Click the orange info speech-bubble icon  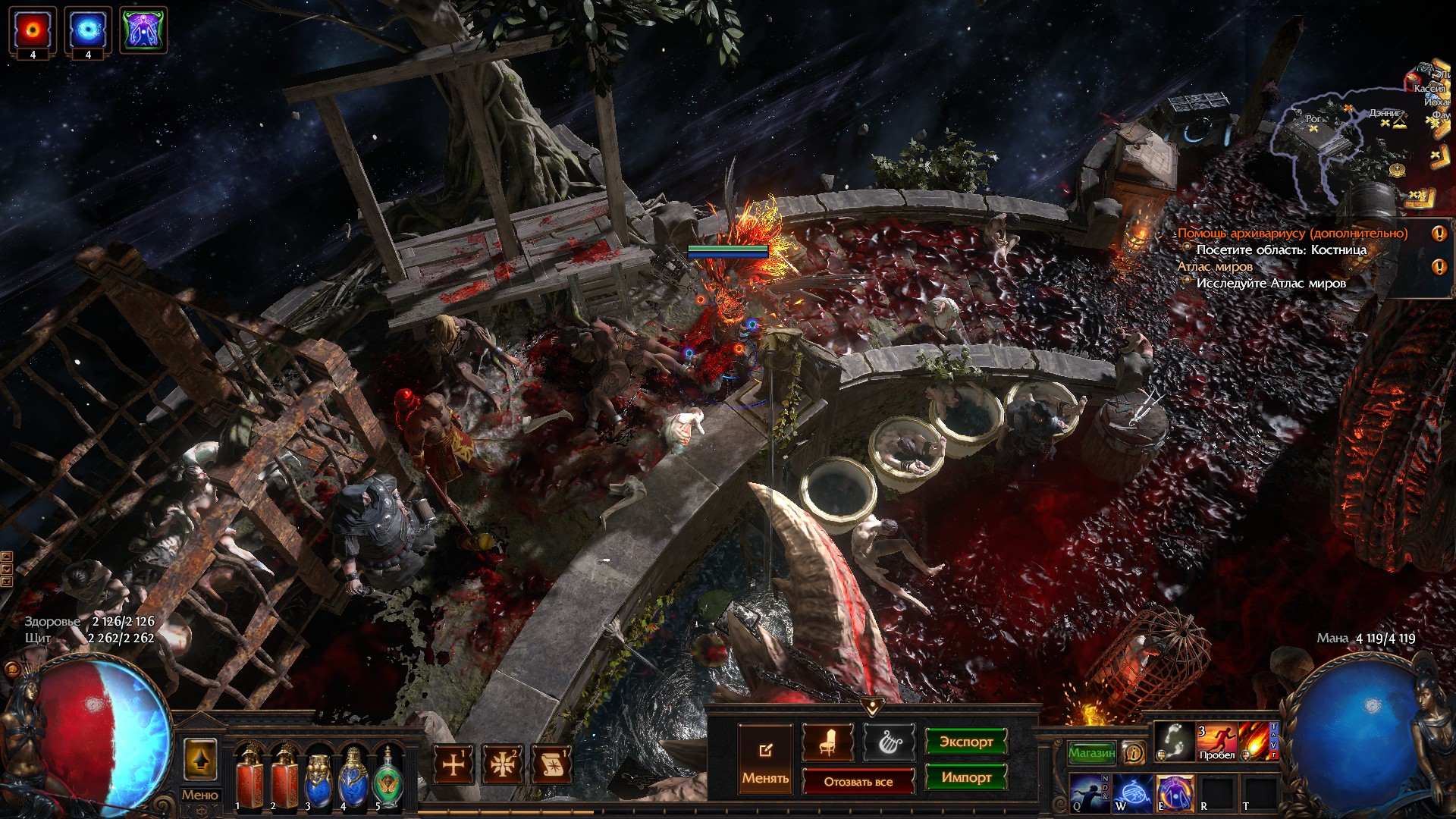click(x=1134, y=752)
